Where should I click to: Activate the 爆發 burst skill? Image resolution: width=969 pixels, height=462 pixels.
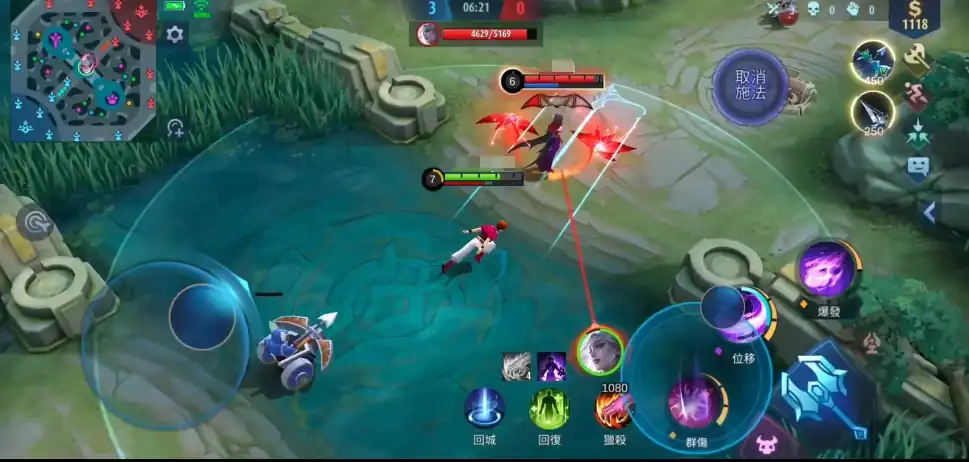tap(827, 269)
